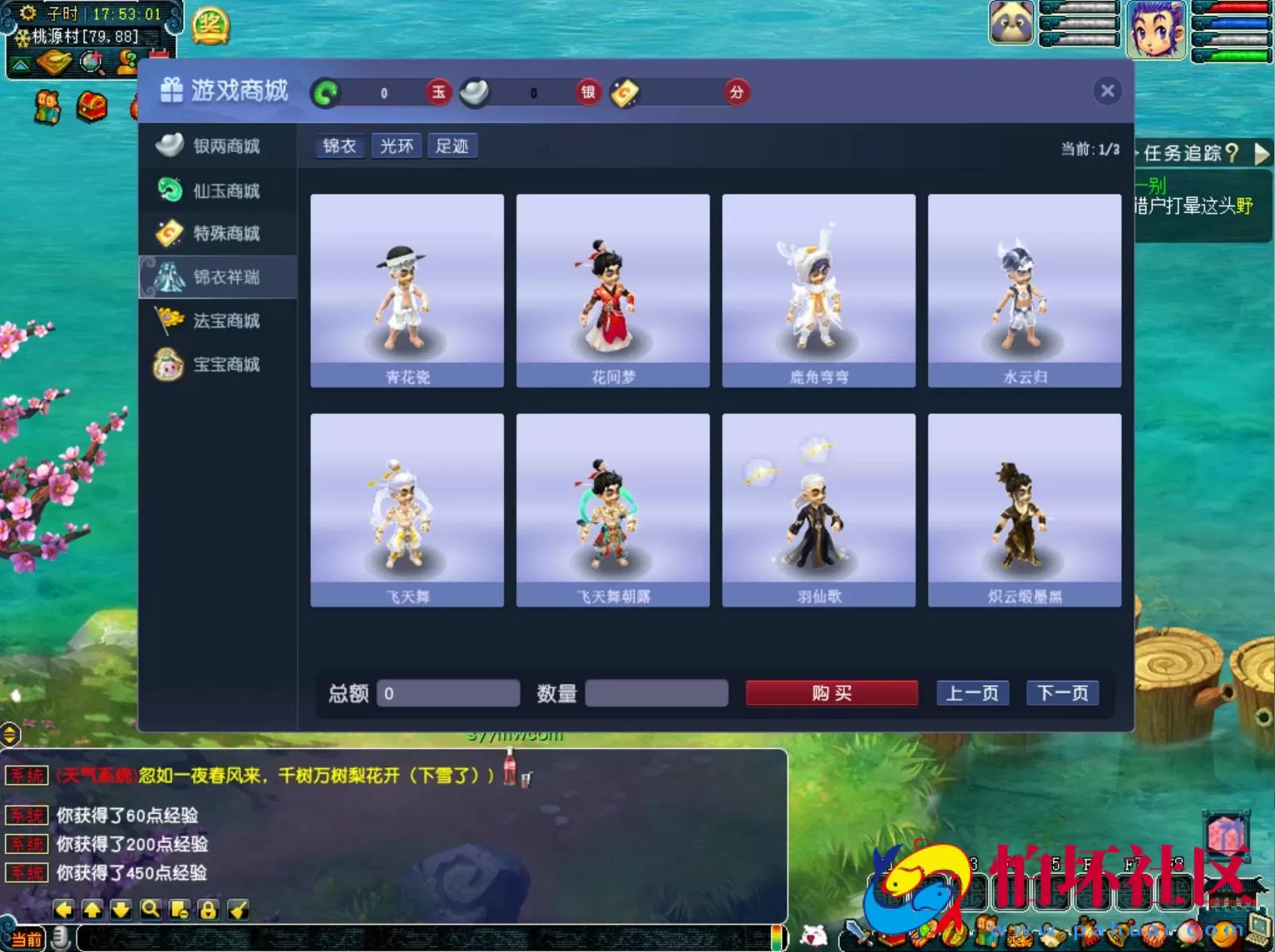Image resolution: width=1275 pixels, height=952 pixels.
Task: Collapse chat lines with the down arrow
Action: [x=122, y=910]
